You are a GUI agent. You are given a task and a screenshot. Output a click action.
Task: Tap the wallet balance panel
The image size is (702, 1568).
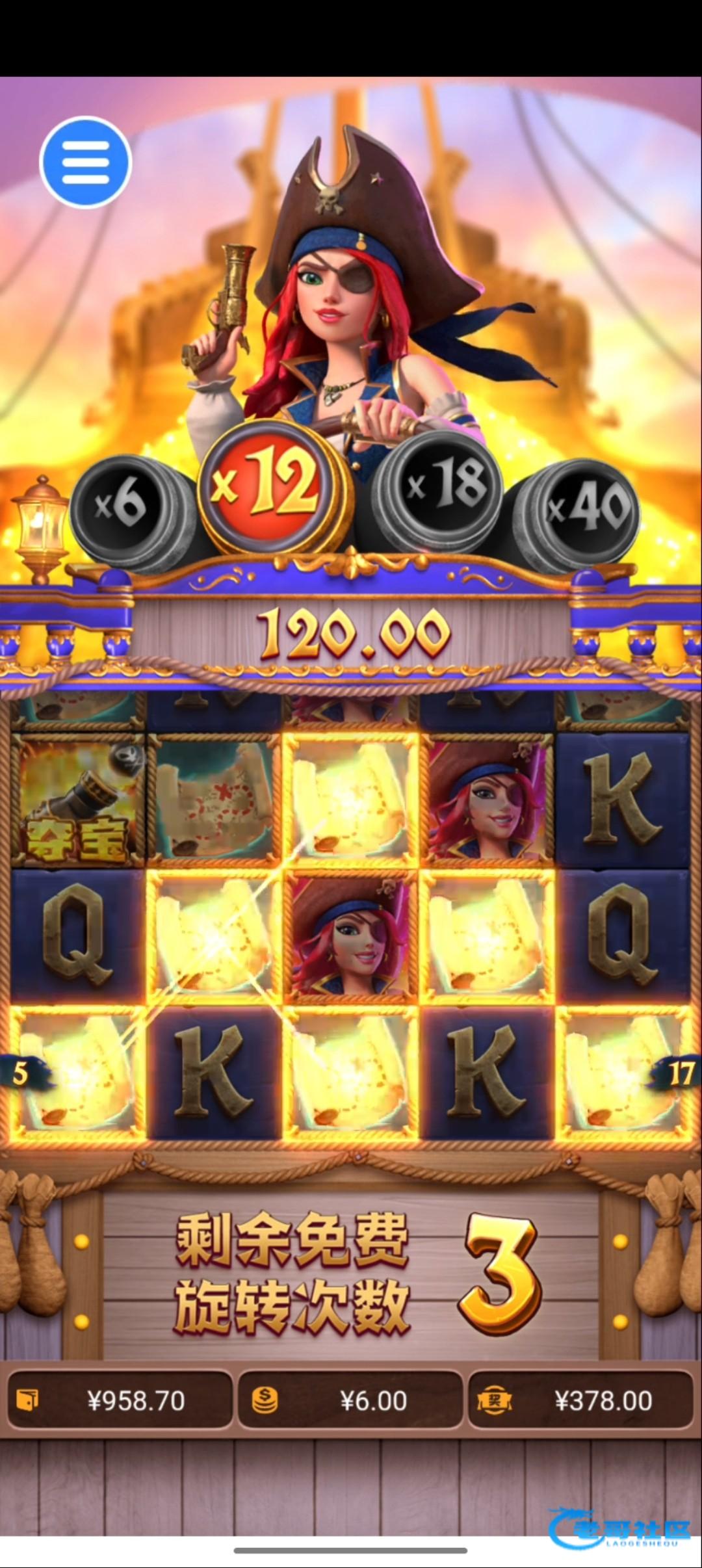[120, 1400]
